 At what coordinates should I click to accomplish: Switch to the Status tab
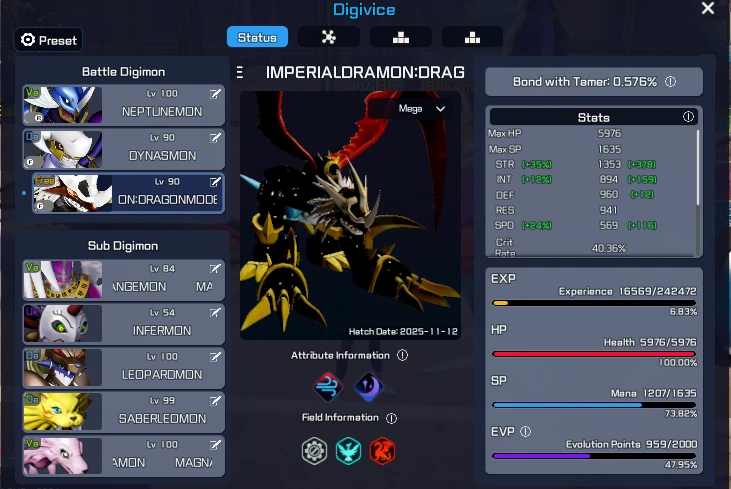click(257, 37)
